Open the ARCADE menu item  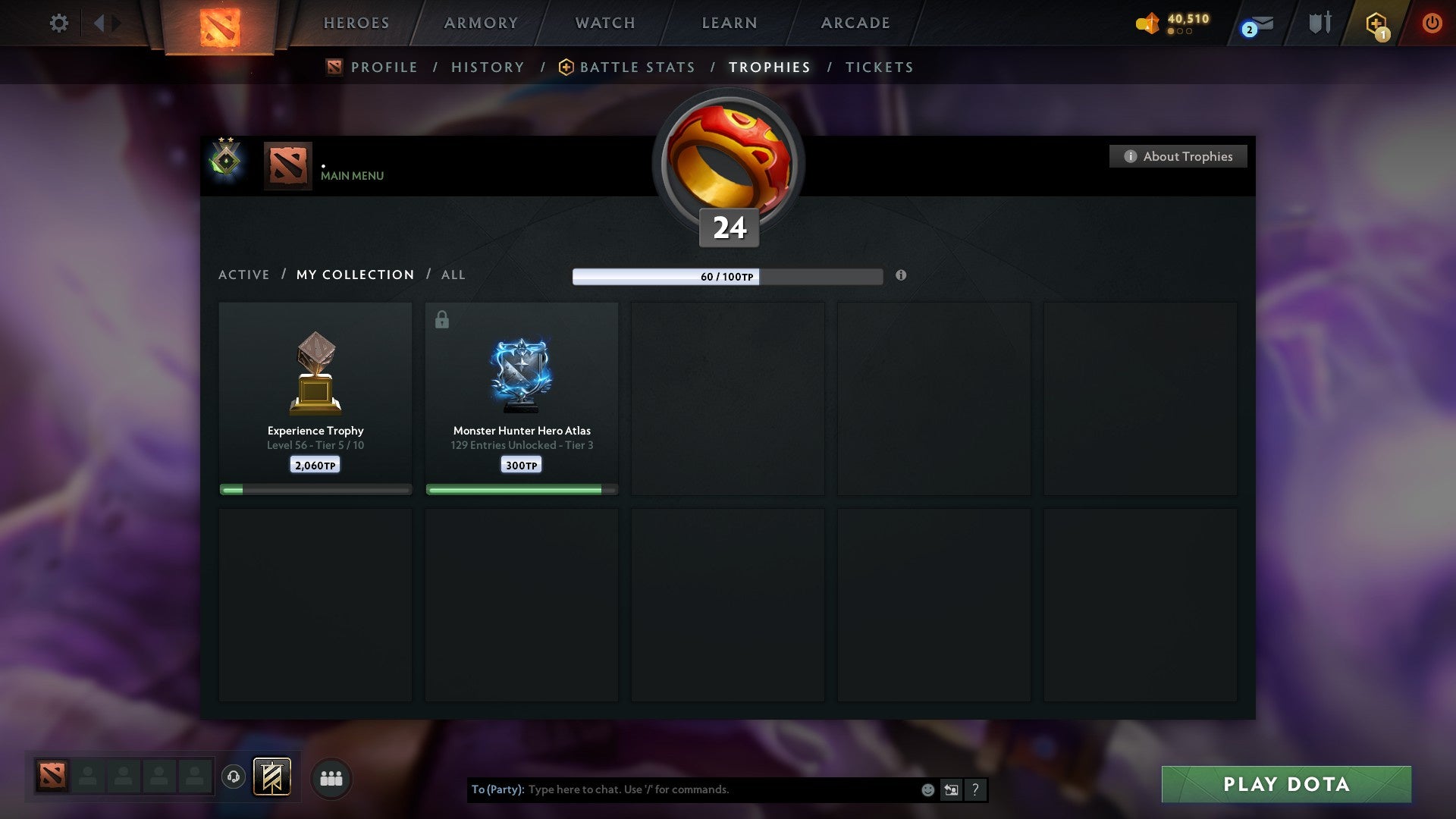point(854,23)
